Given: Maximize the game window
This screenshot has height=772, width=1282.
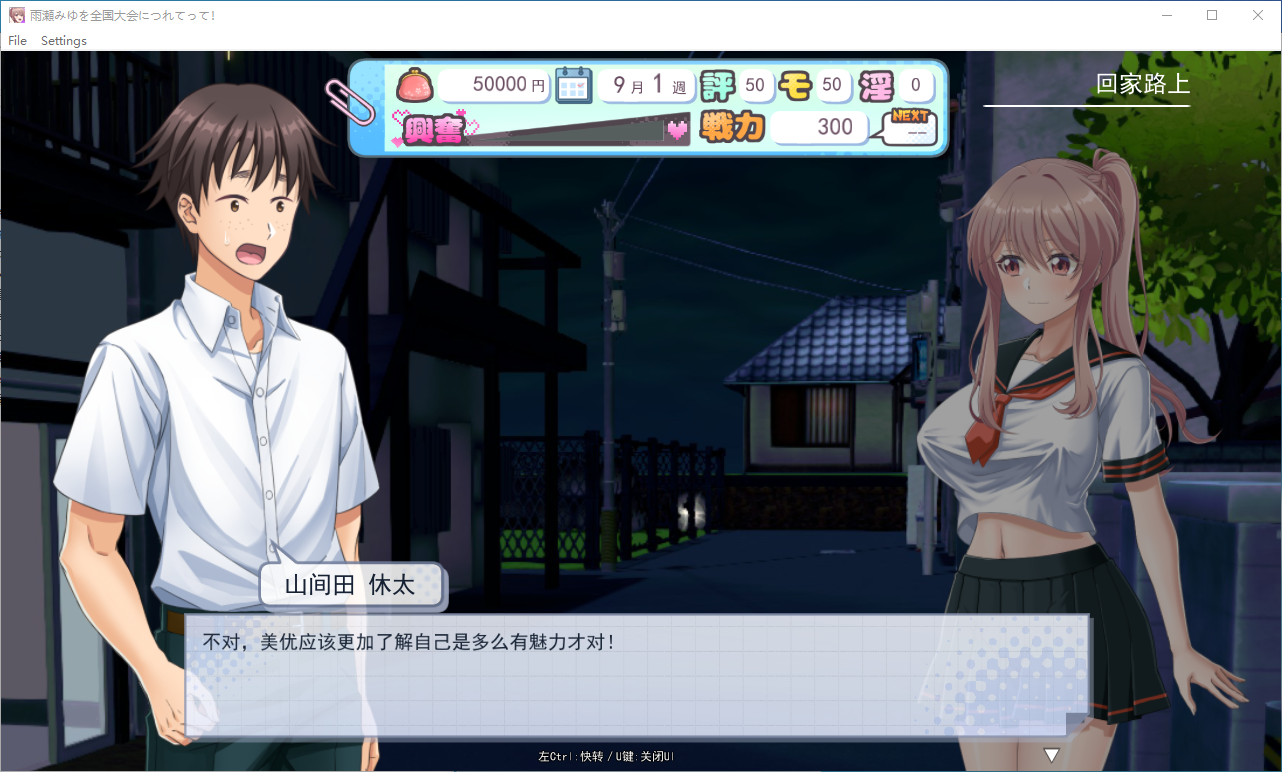Looking at the screenshot, I should coord(1212,15).
